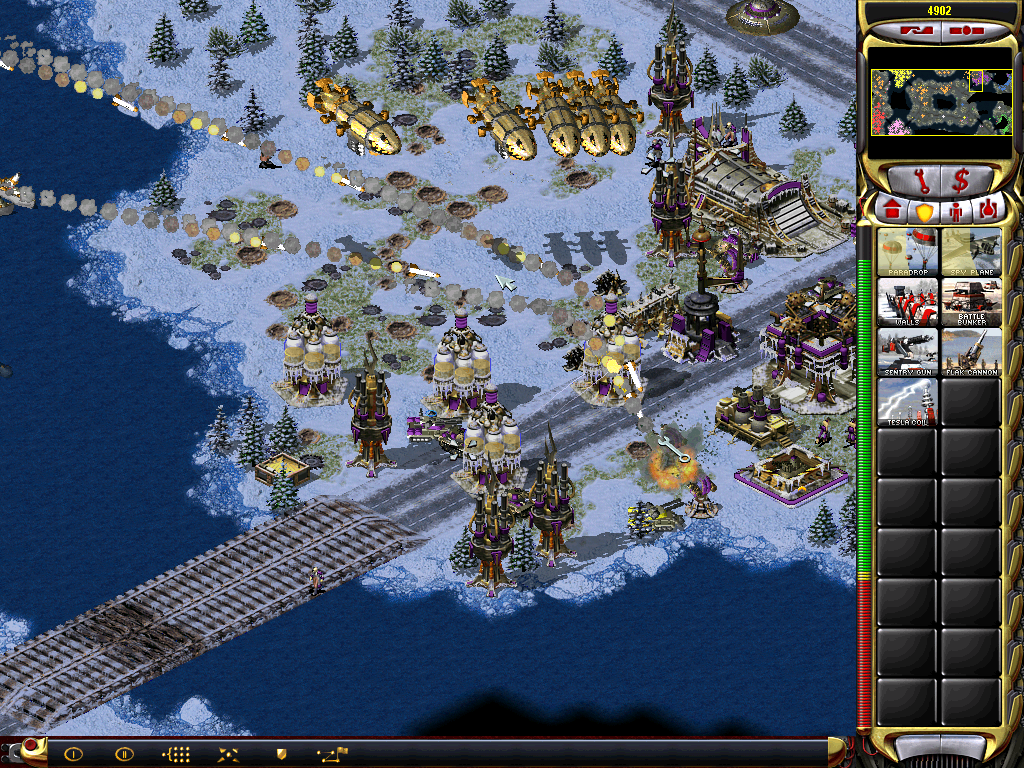The width and height of the screenshot is (1024, 768).
Task: Switch to the infantry build tab
Action: click(956, 211)
